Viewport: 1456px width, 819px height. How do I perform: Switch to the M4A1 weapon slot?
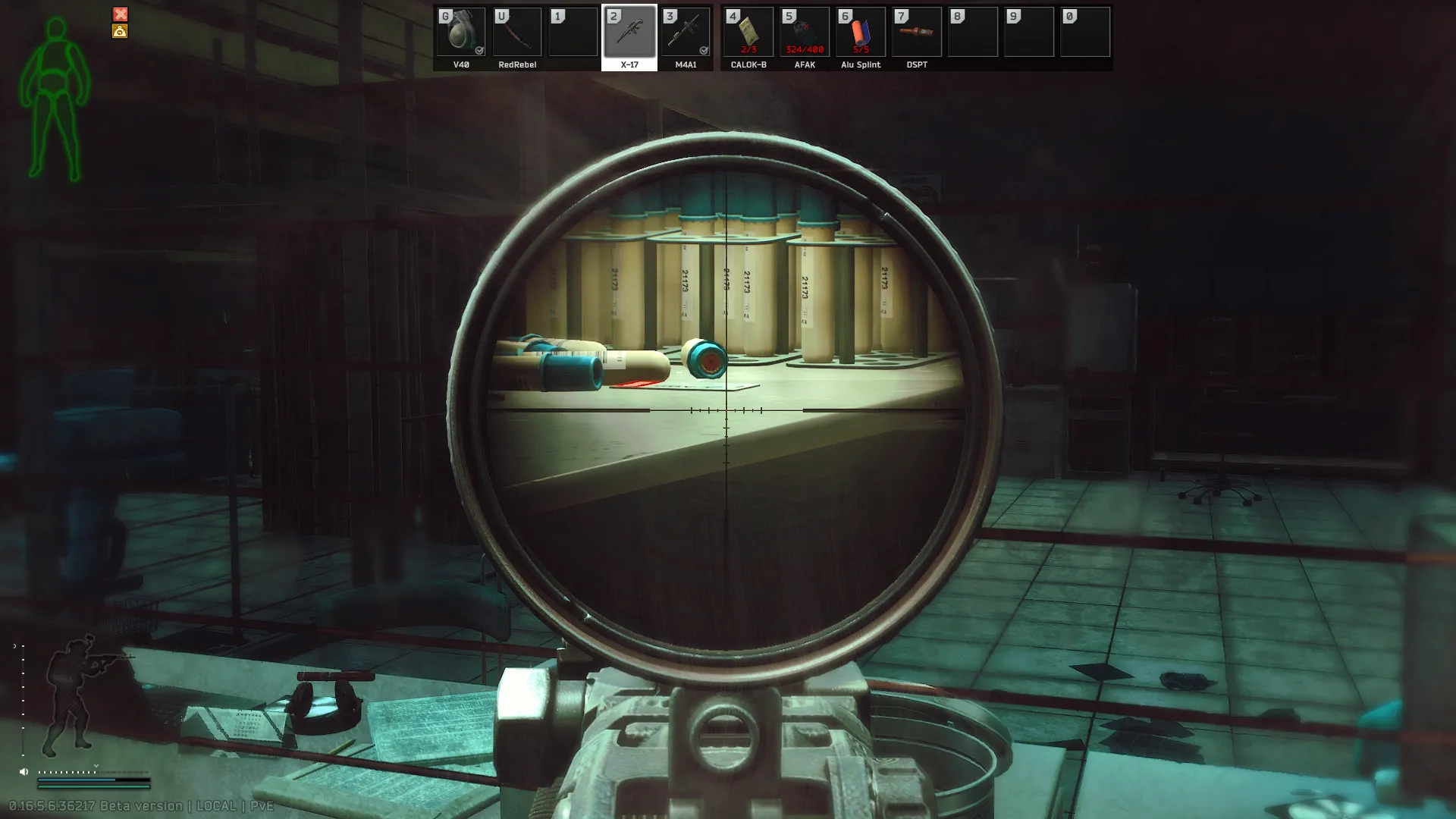[x=686, y=33]
